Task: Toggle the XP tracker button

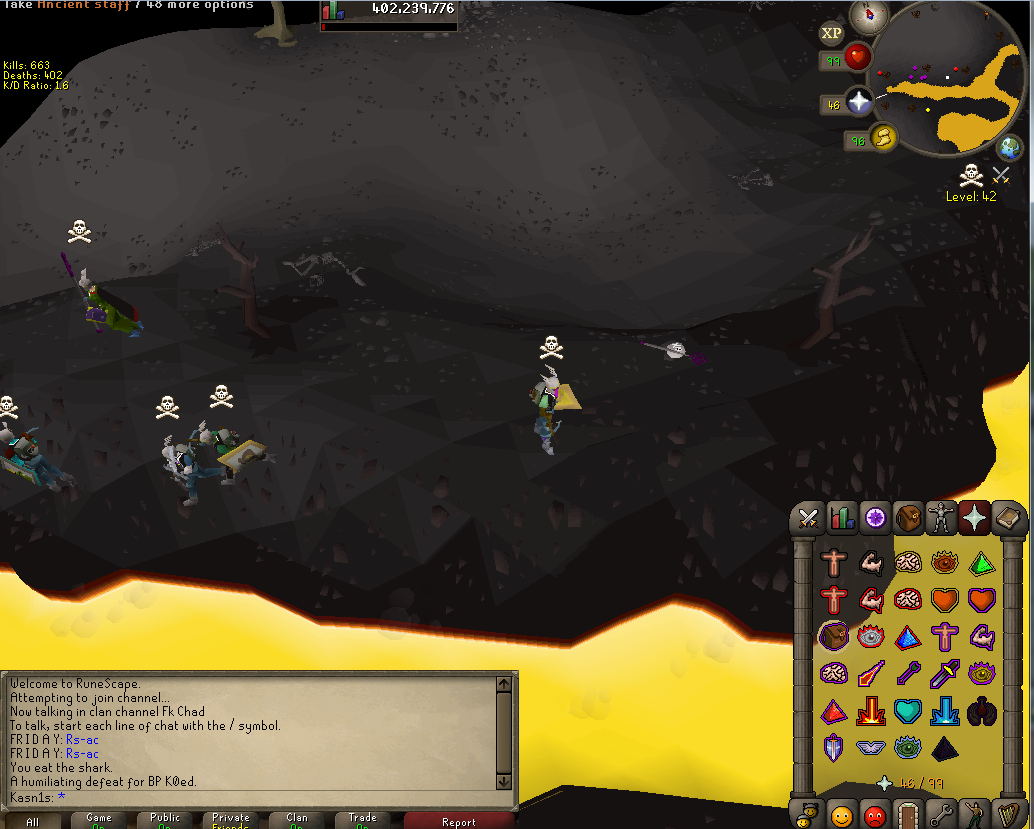Action: point(831,33)
